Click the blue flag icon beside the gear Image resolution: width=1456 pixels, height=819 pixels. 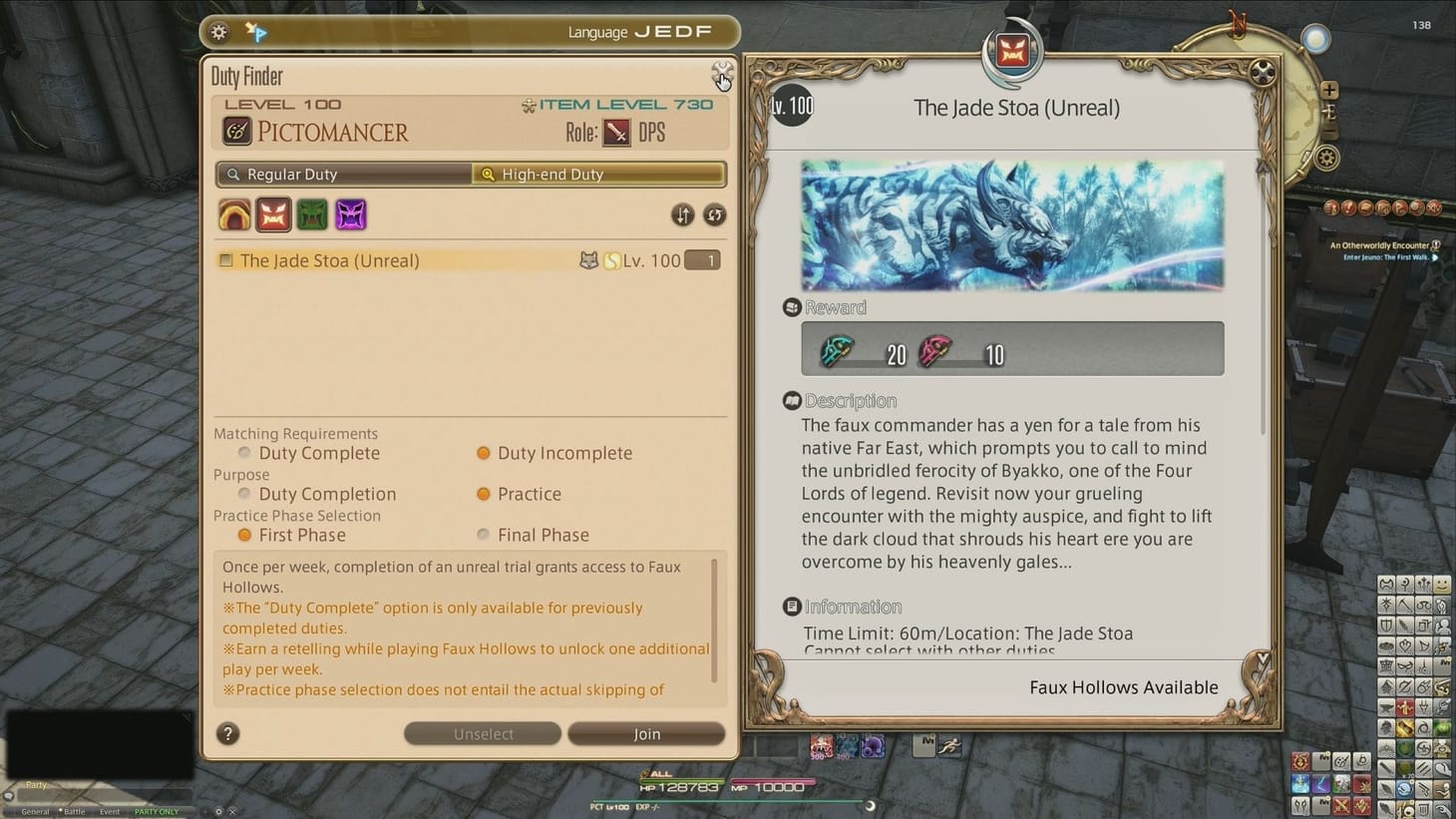pos(257,31)
